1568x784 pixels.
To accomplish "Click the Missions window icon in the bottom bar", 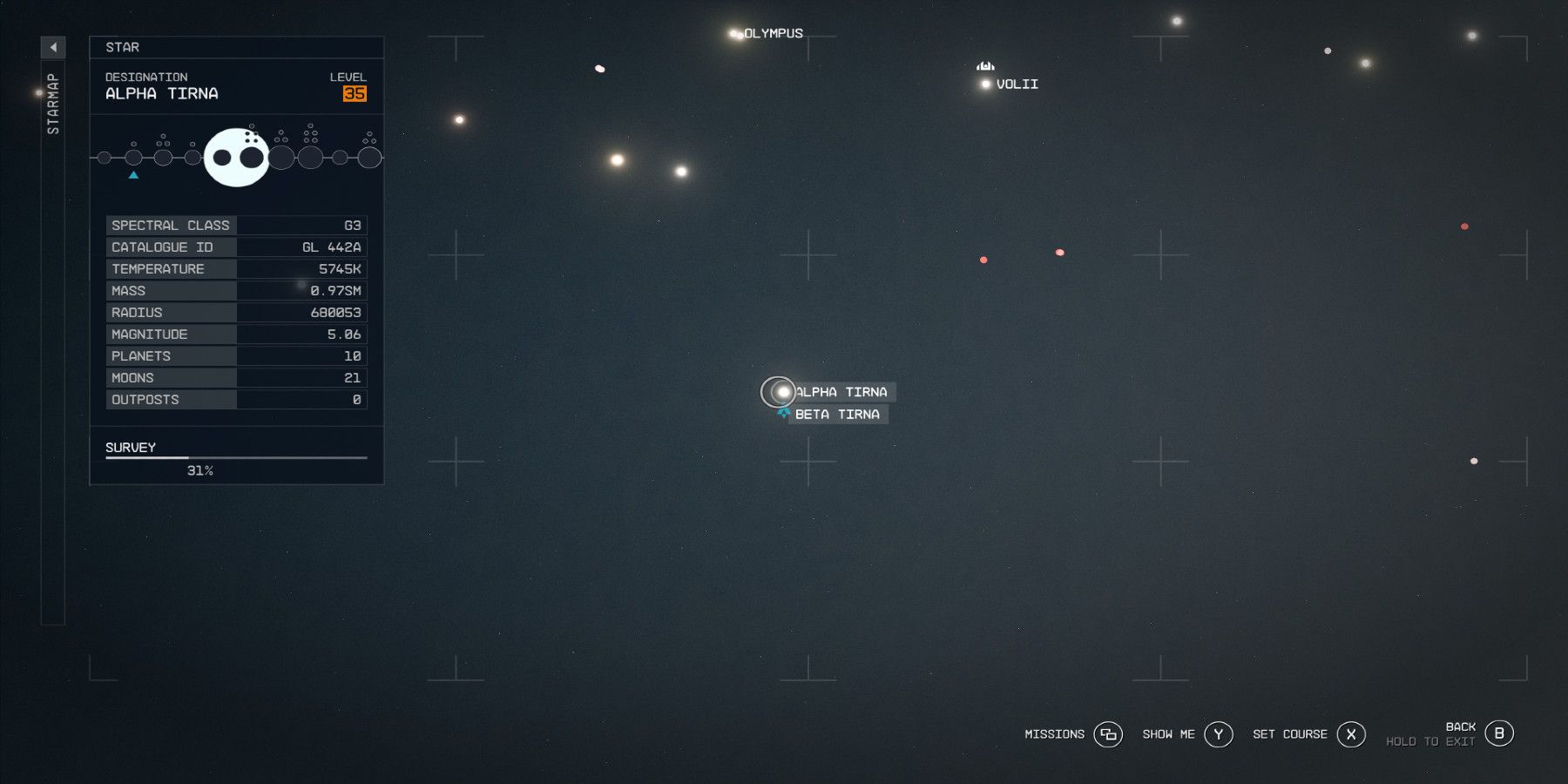I will (x=1108, y=734).
